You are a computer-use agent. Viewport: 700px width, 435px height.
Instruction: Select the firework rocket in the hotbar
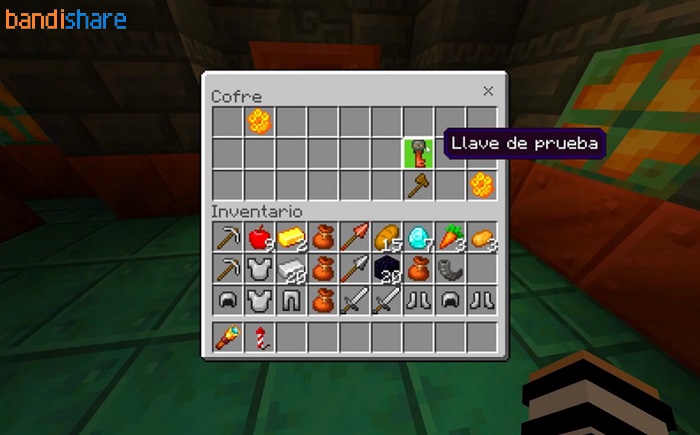pyautogui.click(x=259, y=337)
